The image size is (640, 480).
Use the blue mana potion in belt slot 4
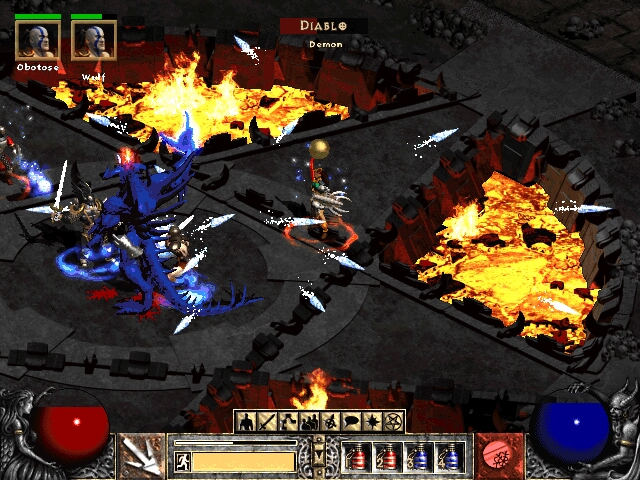[x=450, y=457]
